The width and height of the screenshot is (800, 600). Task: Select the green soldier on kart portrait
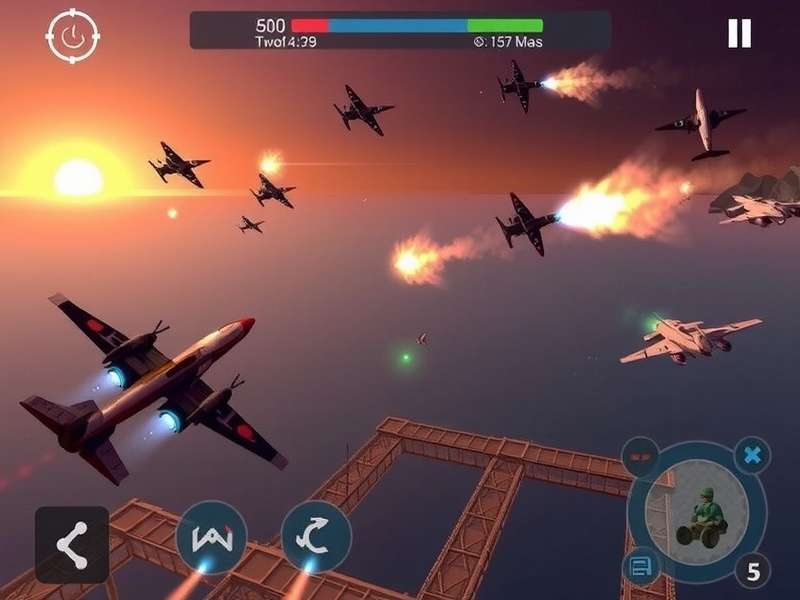(695, 510)
